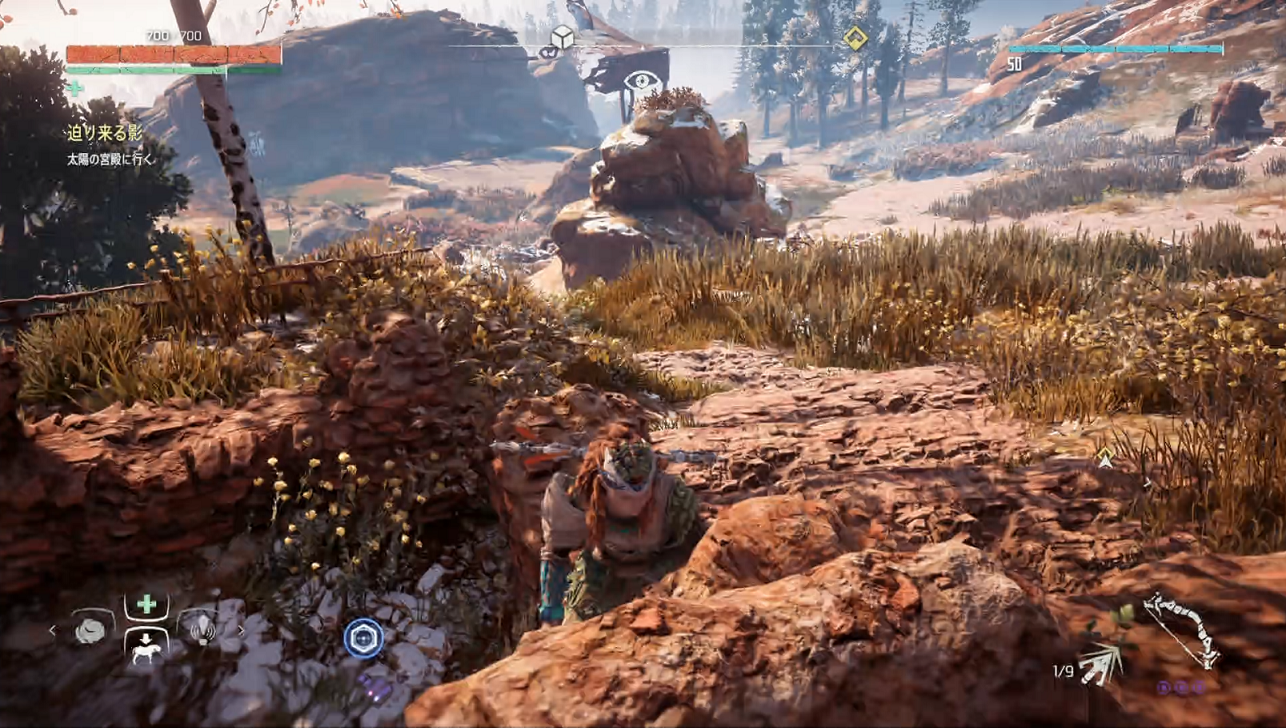1286x728 pixels.
Task: Click the eye stealth visibility indicator
Action: pyautogui.click(x=643, y=81)
